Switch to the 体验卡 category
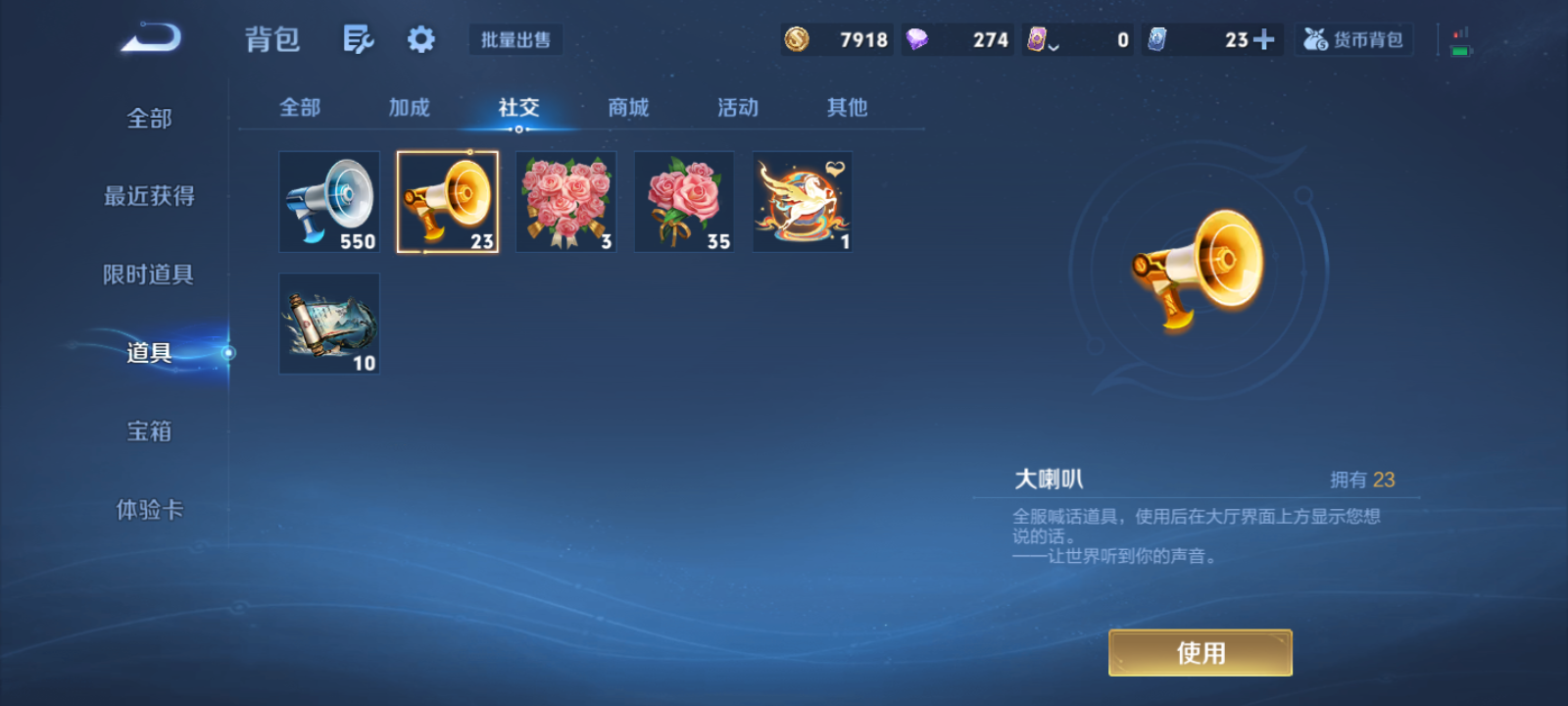 click(x=149, y=510)
